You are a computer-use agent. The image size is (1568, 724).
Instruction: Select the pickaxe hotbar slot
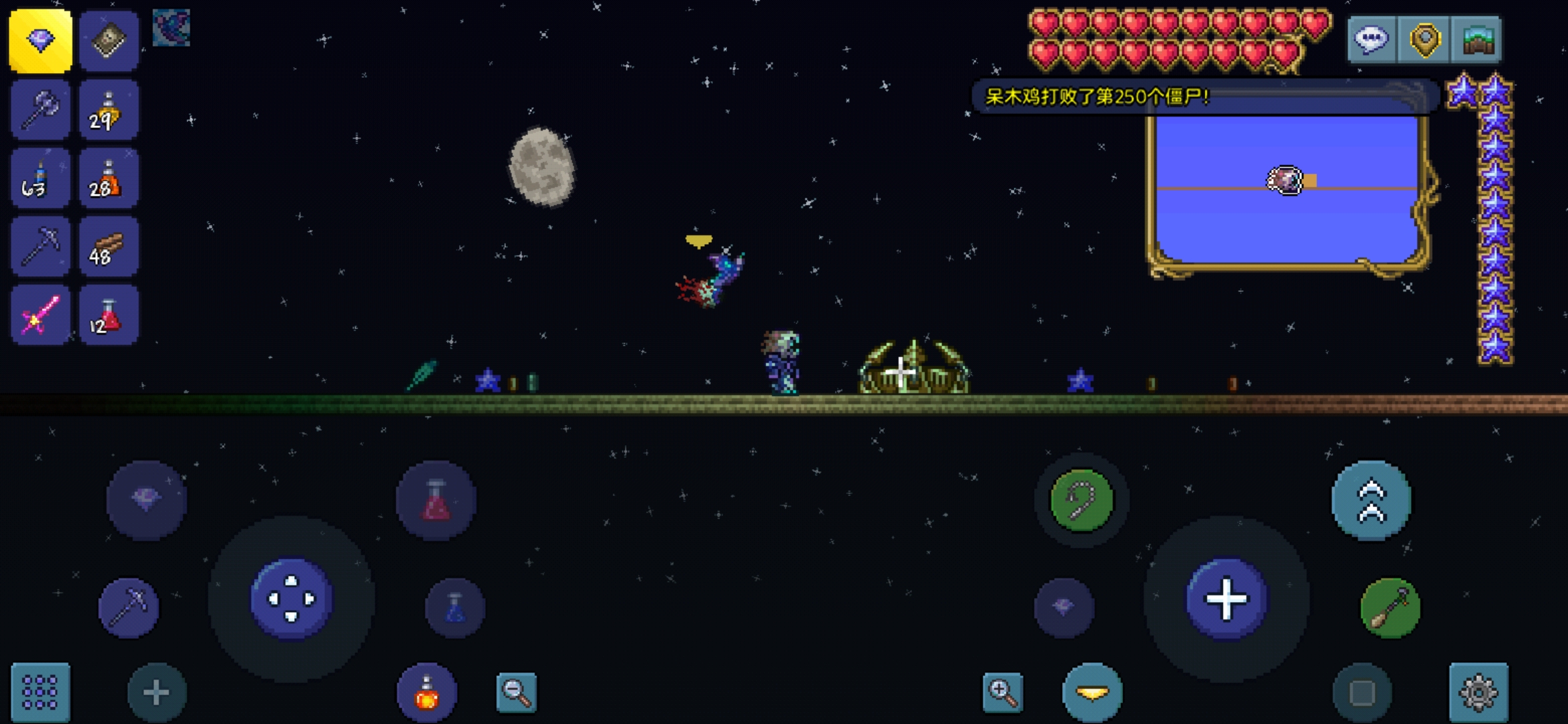40,247
